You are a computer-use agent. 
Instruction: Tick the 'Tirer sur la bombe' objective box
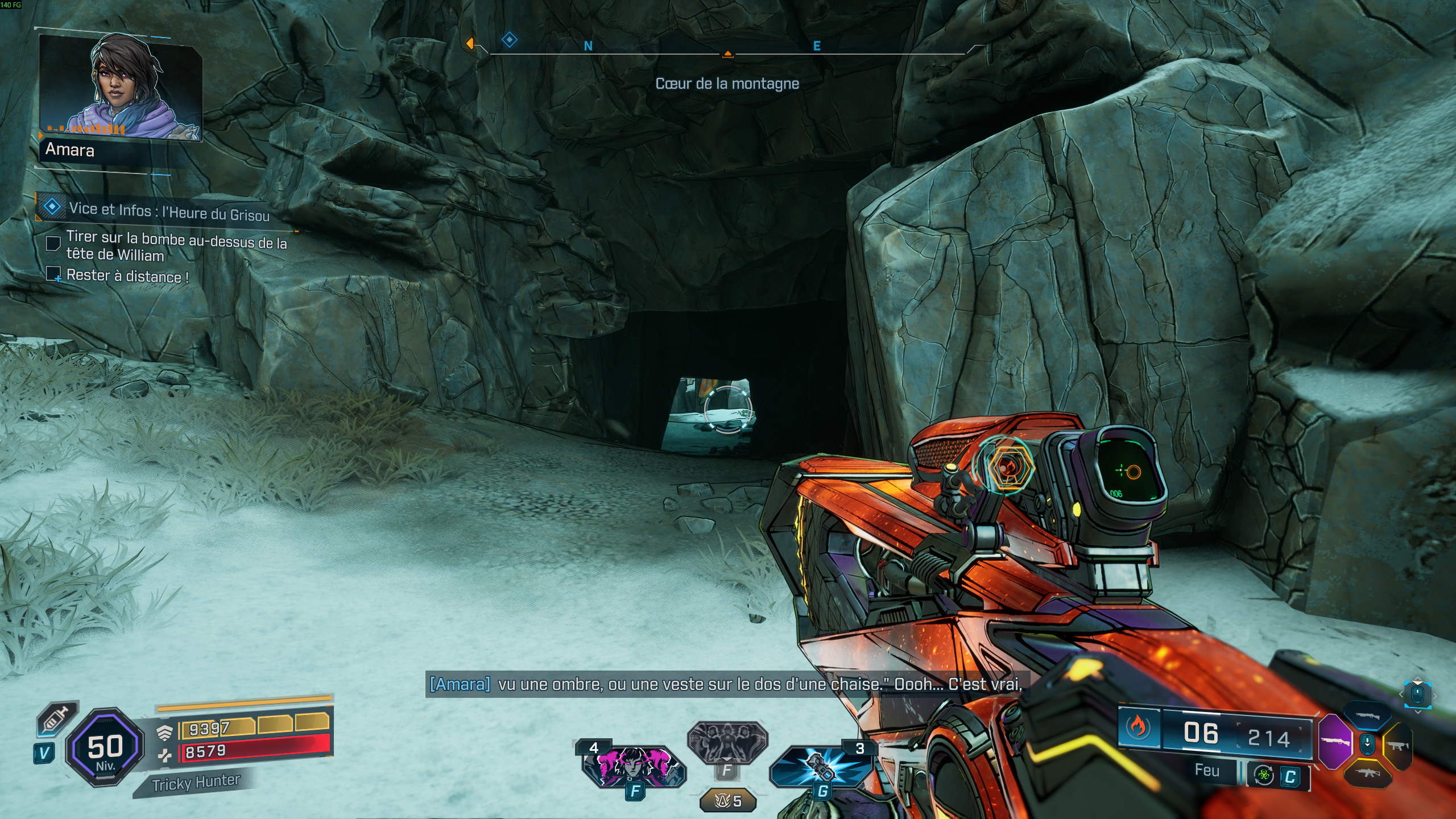pos(53,243)
